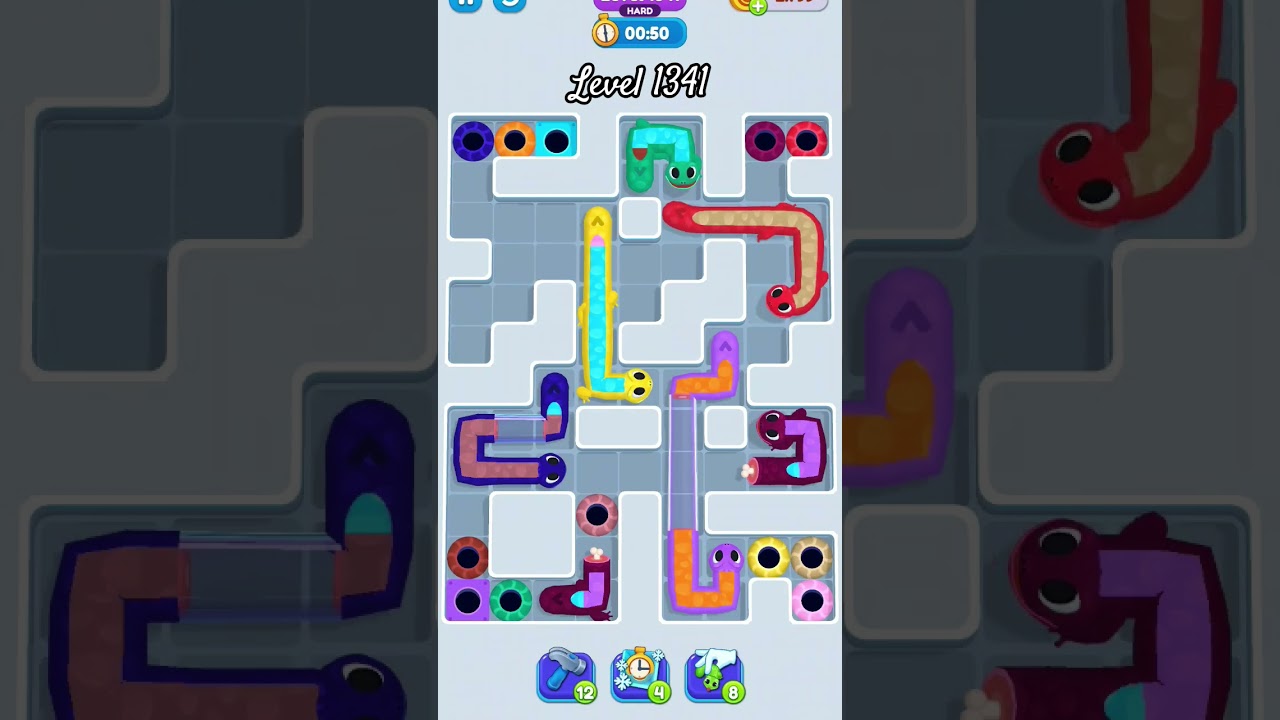Open the HARD level difficulty badge
Image resolution: width=1280 pixels, height=720 pixels.
click(x=639, y=12)
